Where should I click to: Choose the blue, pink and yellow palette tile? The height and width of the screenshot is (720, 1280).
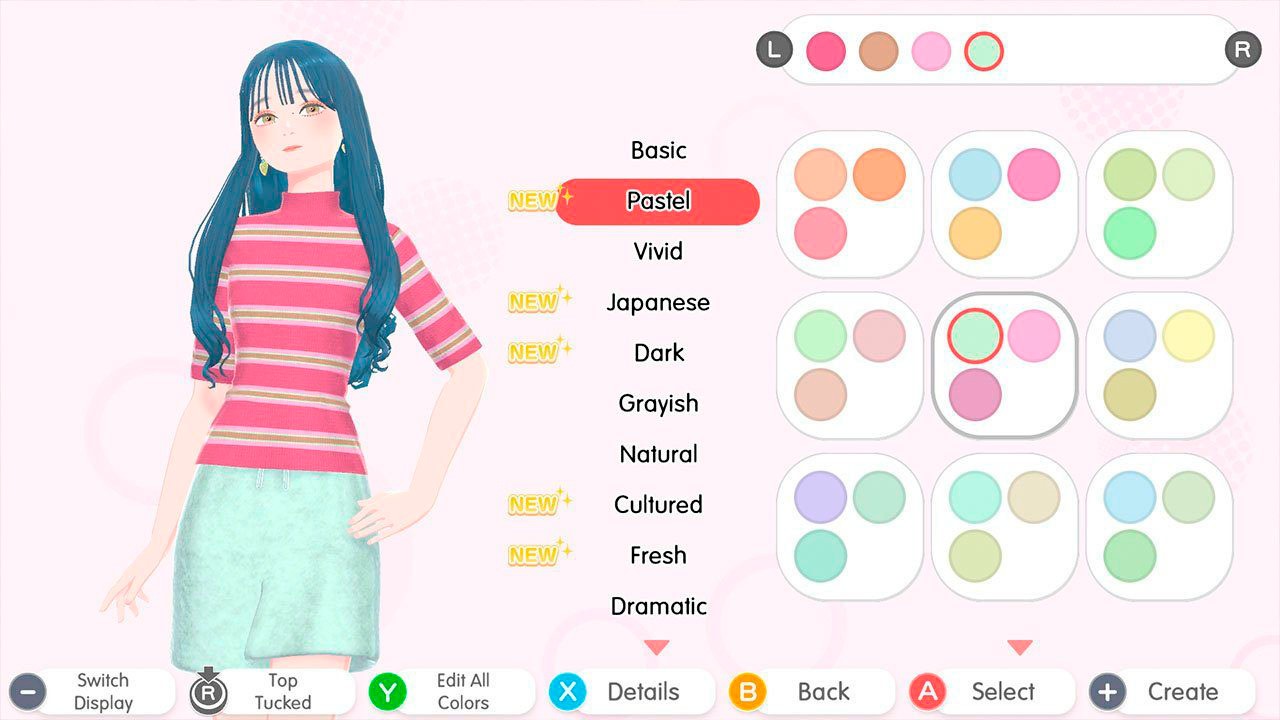[x=1004, y=204]
